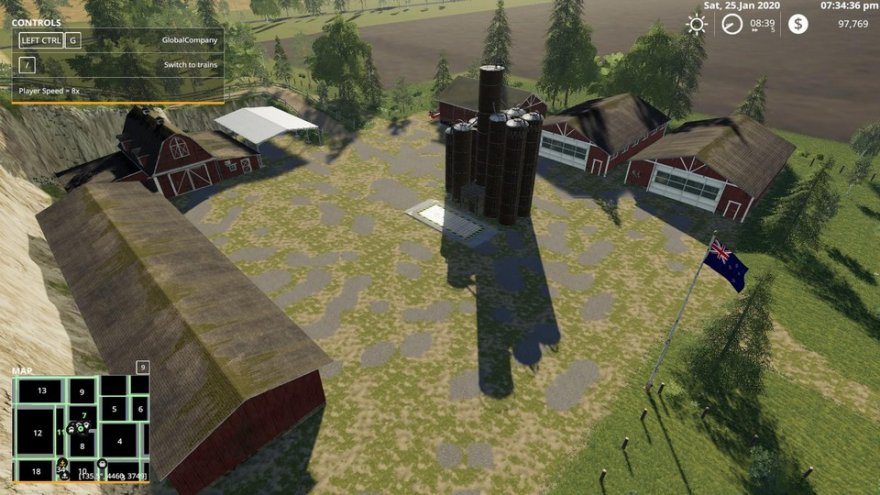
Task: Pick field 5 on the minimap
Action: [x=113, y=408]
